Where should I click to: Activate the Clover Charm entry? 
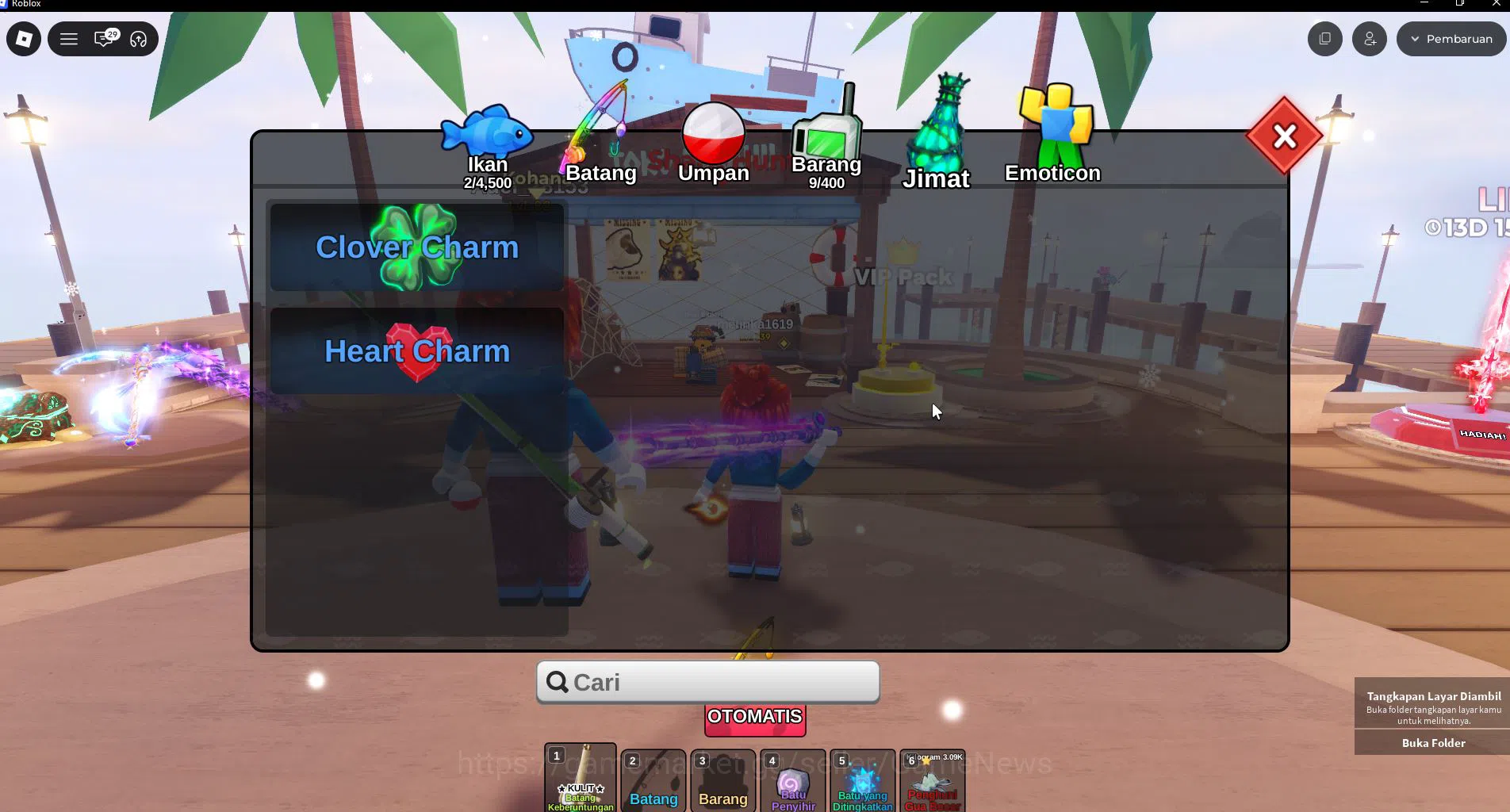417,247
